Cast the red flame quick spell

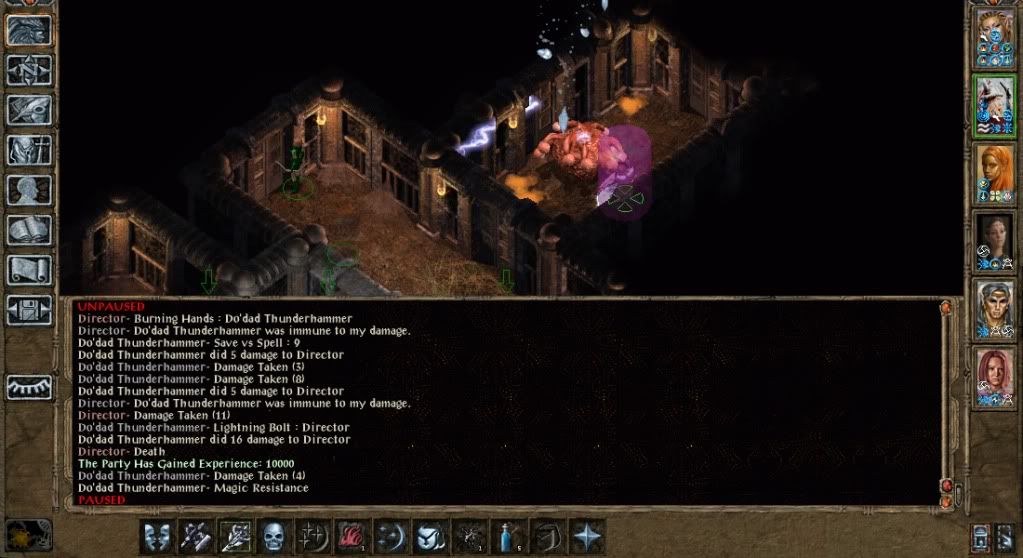pos(352,537)
